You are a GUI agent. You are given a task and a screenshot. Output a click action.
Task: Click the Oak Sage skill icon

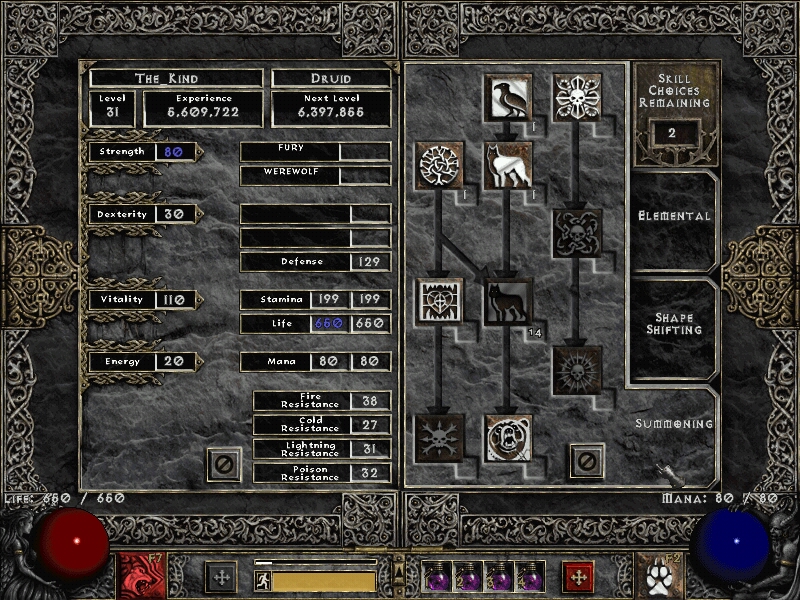click(x=439, y=165)
